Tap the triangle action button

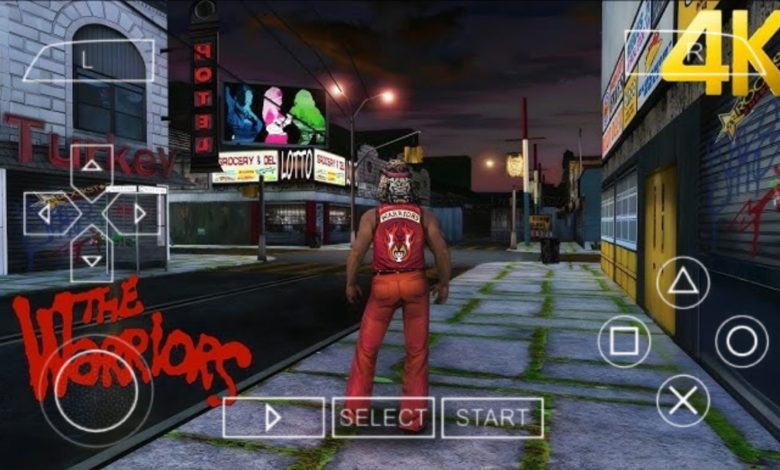pyautogui.click(x=683, y=282)
